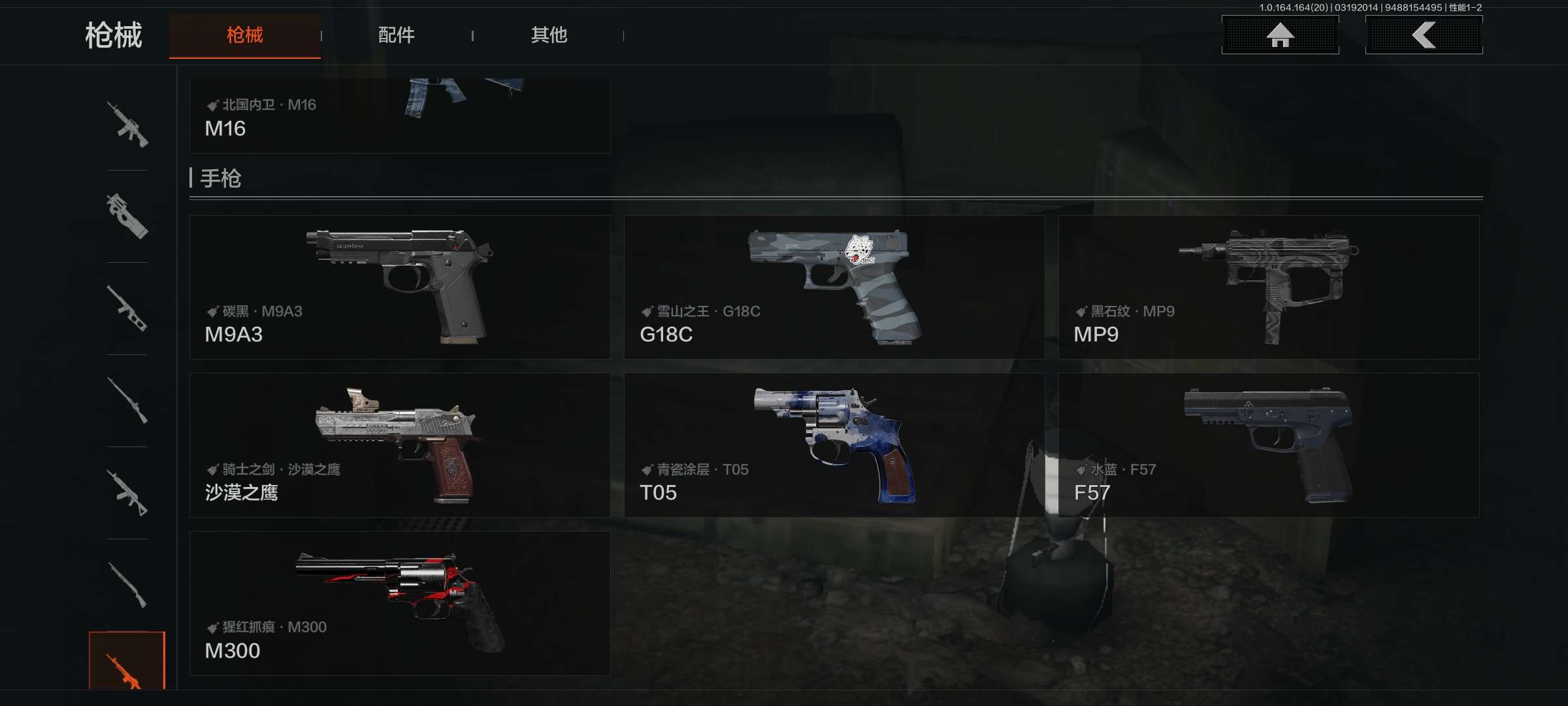
Task: Open the M300 revolver card
Action: [x=399, y=603]
